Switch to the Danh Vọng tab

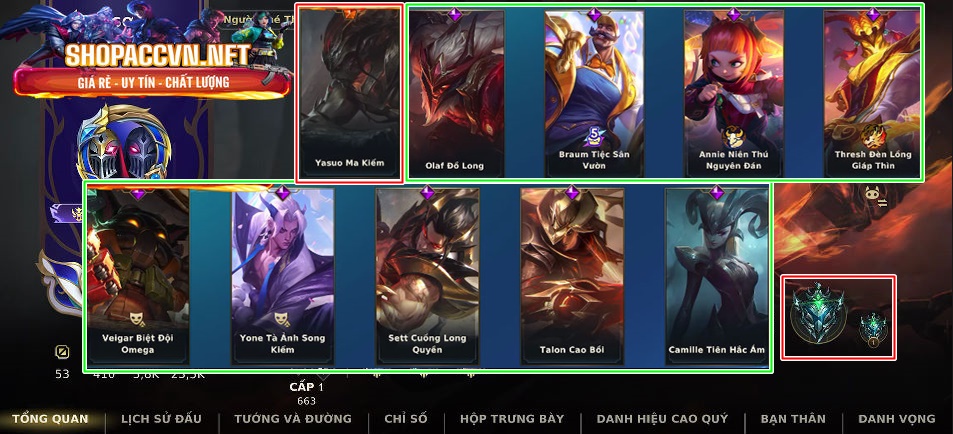click(x=896, y=419)
